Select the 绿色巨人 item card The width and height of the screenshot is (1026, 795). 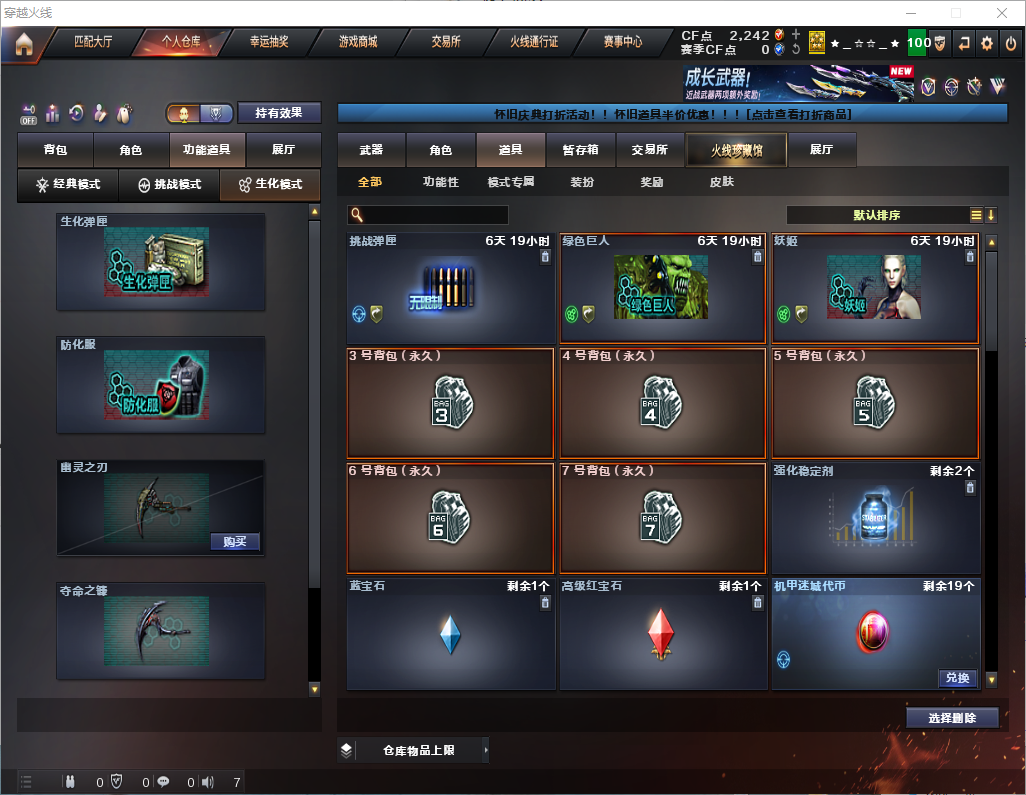pyautogui.click(x=662, y=289)
